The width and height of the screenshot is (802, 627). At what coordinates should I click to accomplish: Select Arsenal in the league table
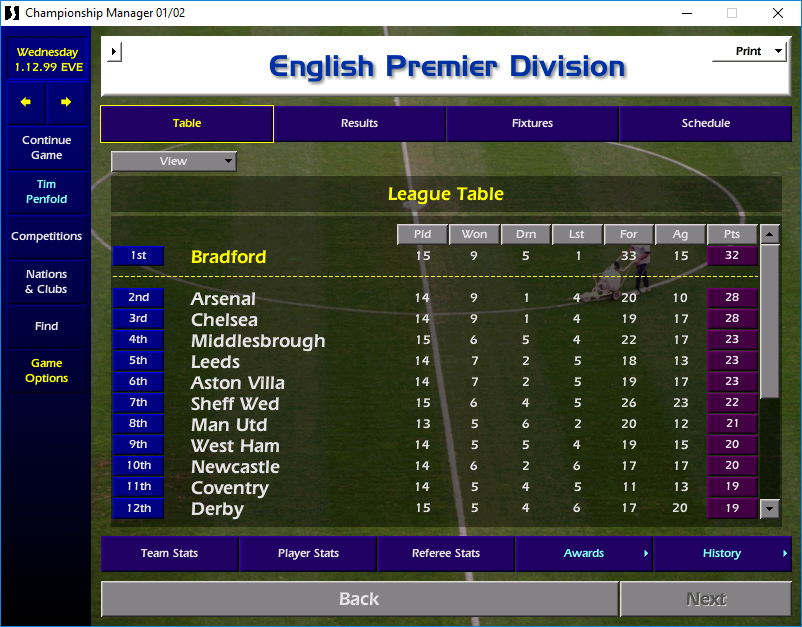point(223,299)
